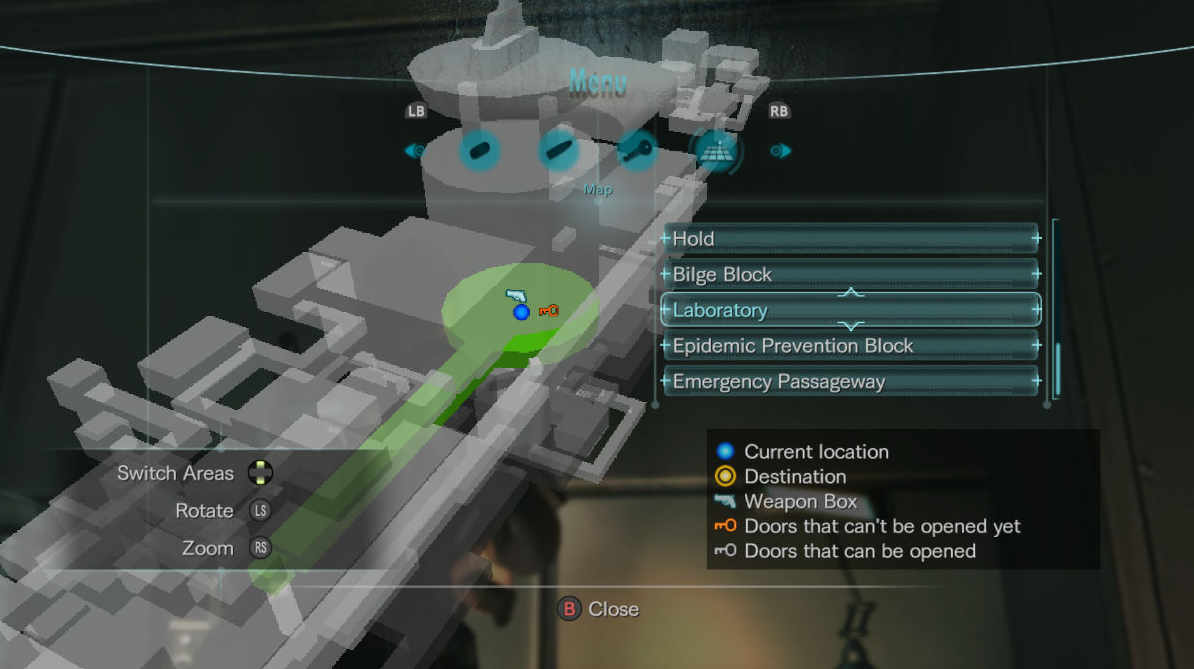Click the orange locked door marker on map
The width and height of the screenshot is (1194, 669).
click(548, 311)
